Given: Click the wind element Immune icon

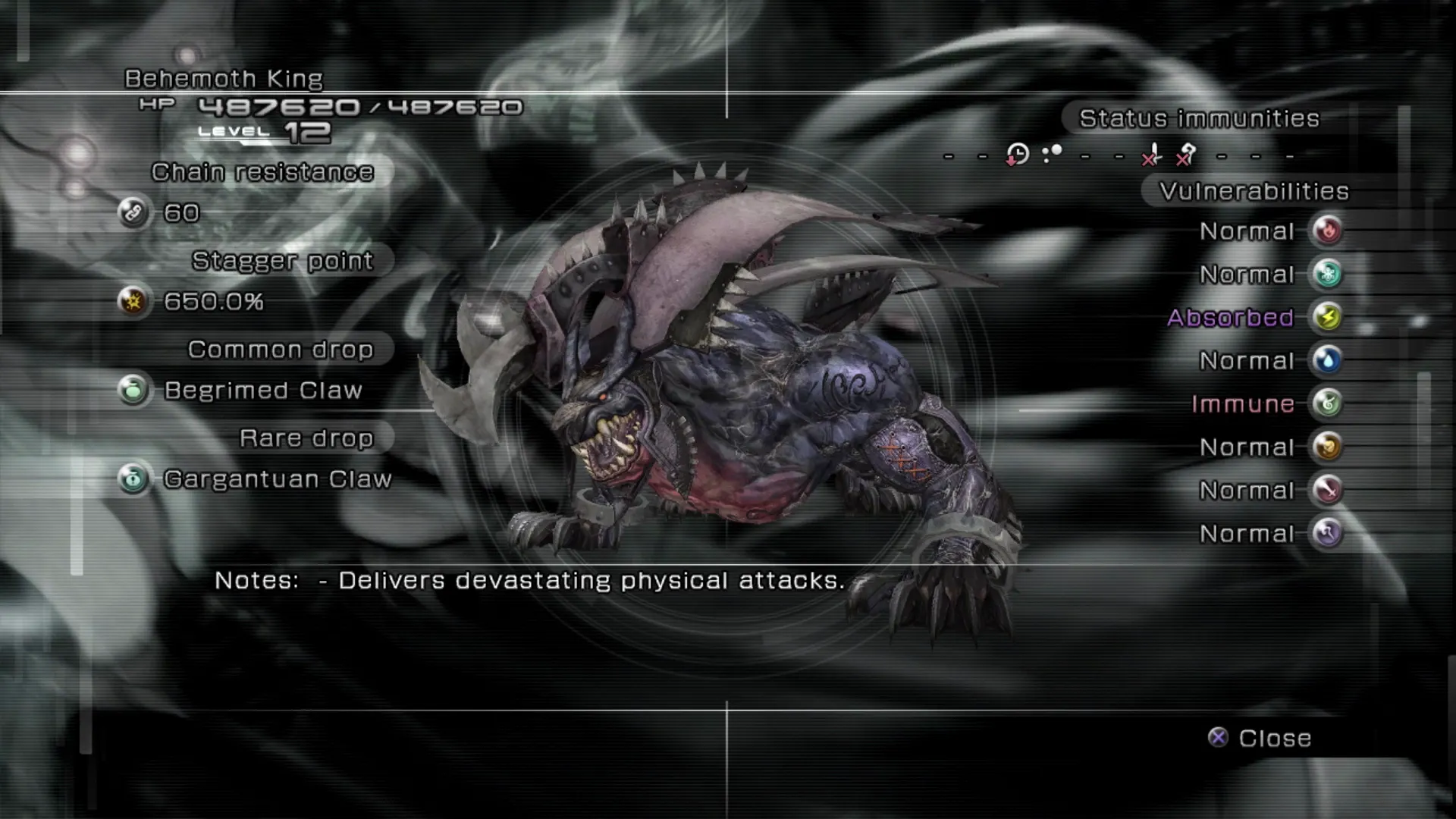Looking at the screenshot, I should tap(1327, 403).
